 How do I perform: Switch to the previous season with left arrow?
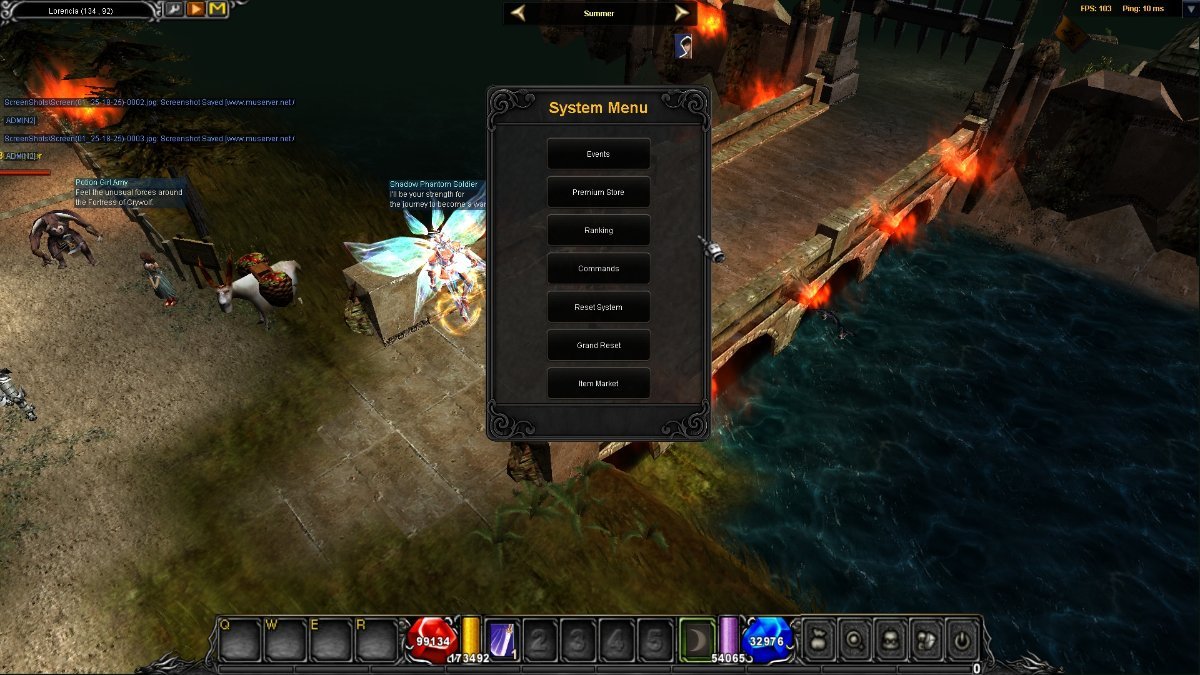[518, 13]
